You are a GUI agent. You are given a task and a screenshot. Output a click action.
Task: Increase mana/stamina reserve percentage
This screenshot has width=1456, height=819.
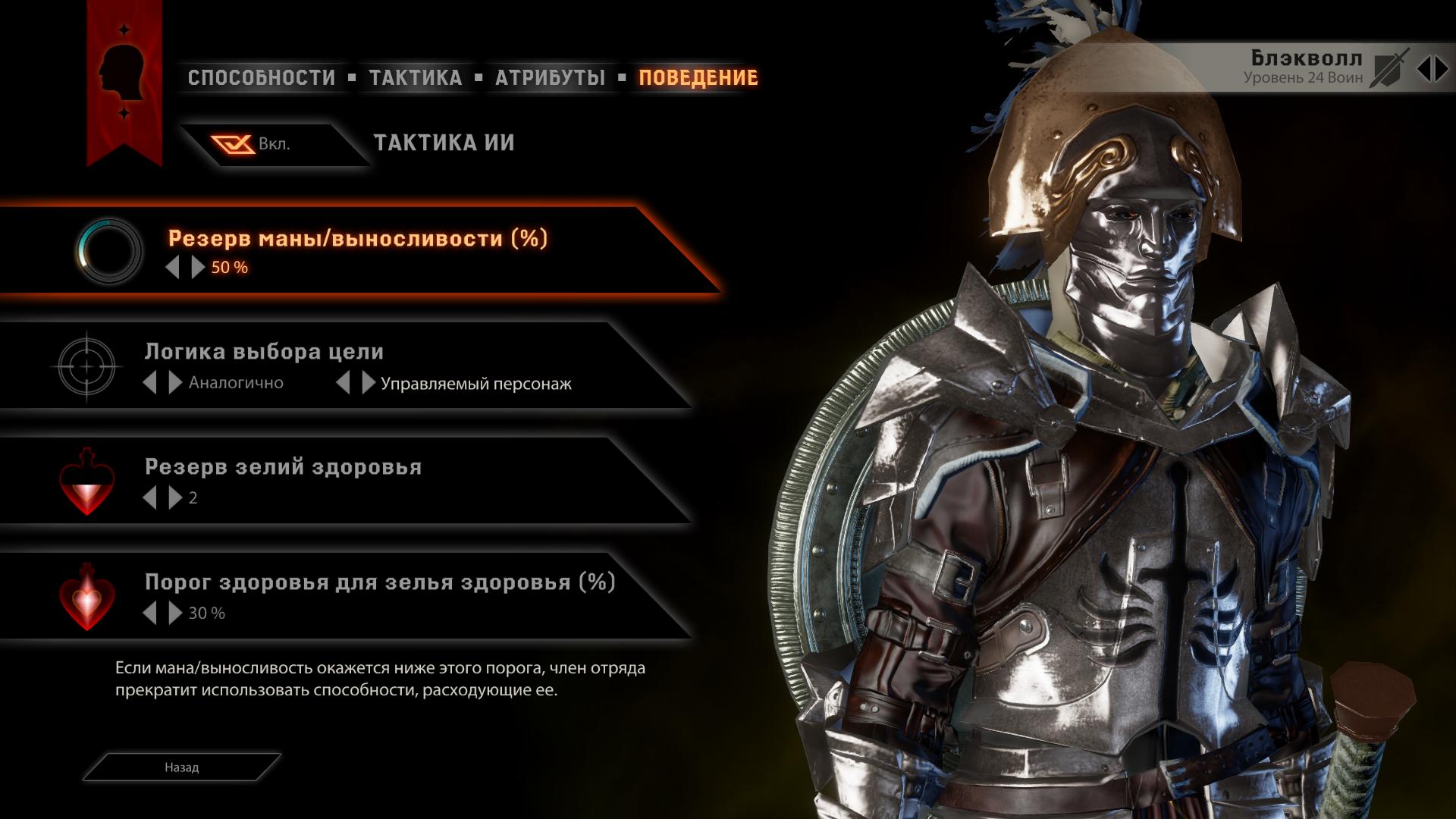(x=198, y=267)
